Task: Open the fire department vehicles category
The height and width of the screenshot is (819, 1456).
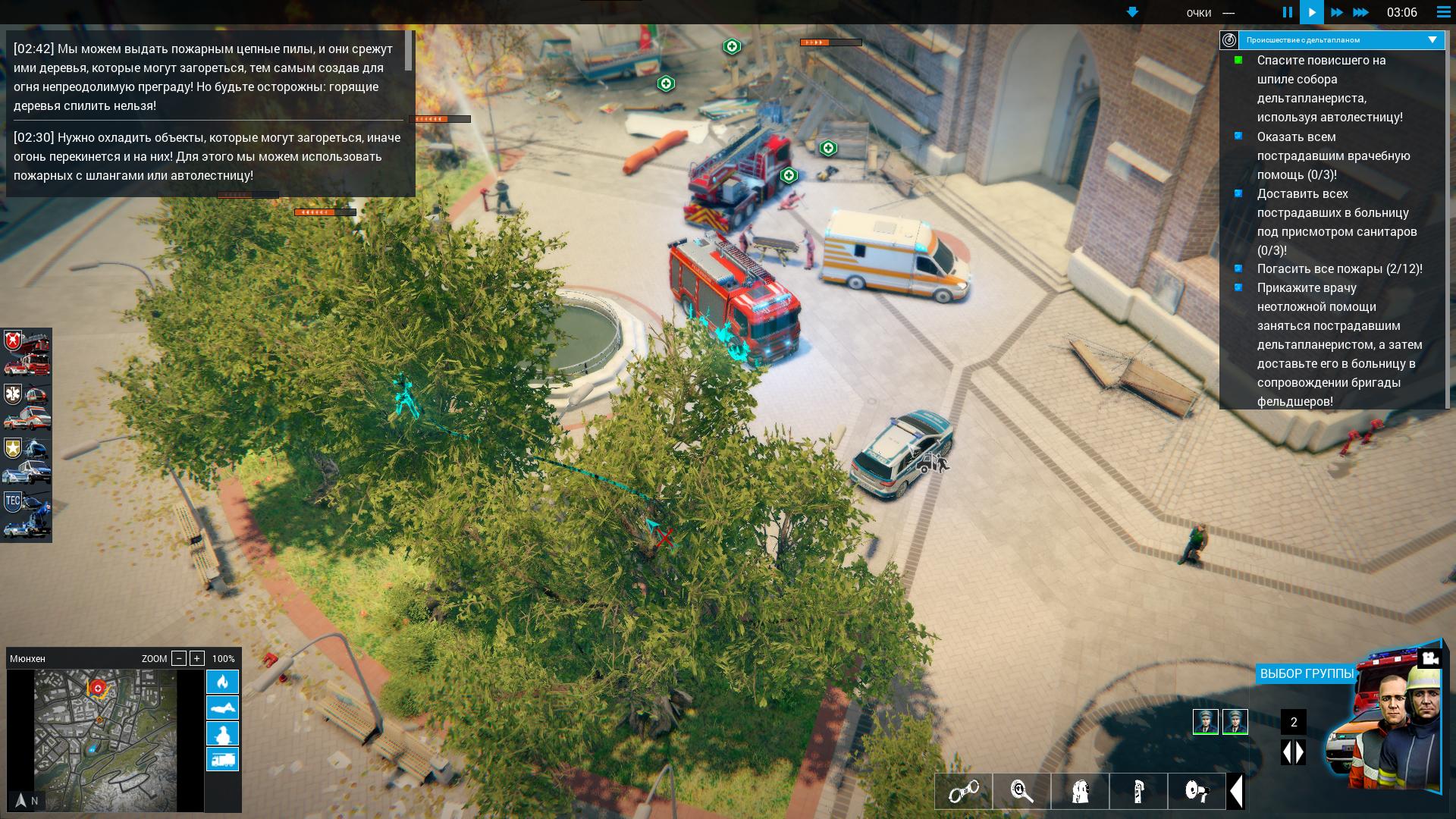Action: tap(27, 353)
